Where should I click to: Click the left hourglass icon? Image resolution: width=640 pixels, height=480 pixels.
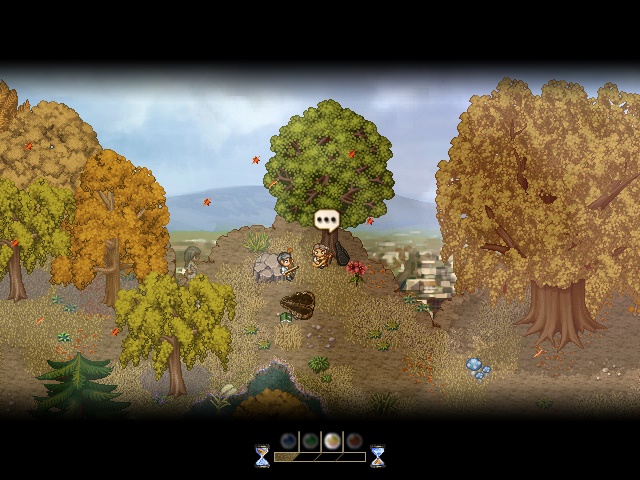(x=262, y=456)
